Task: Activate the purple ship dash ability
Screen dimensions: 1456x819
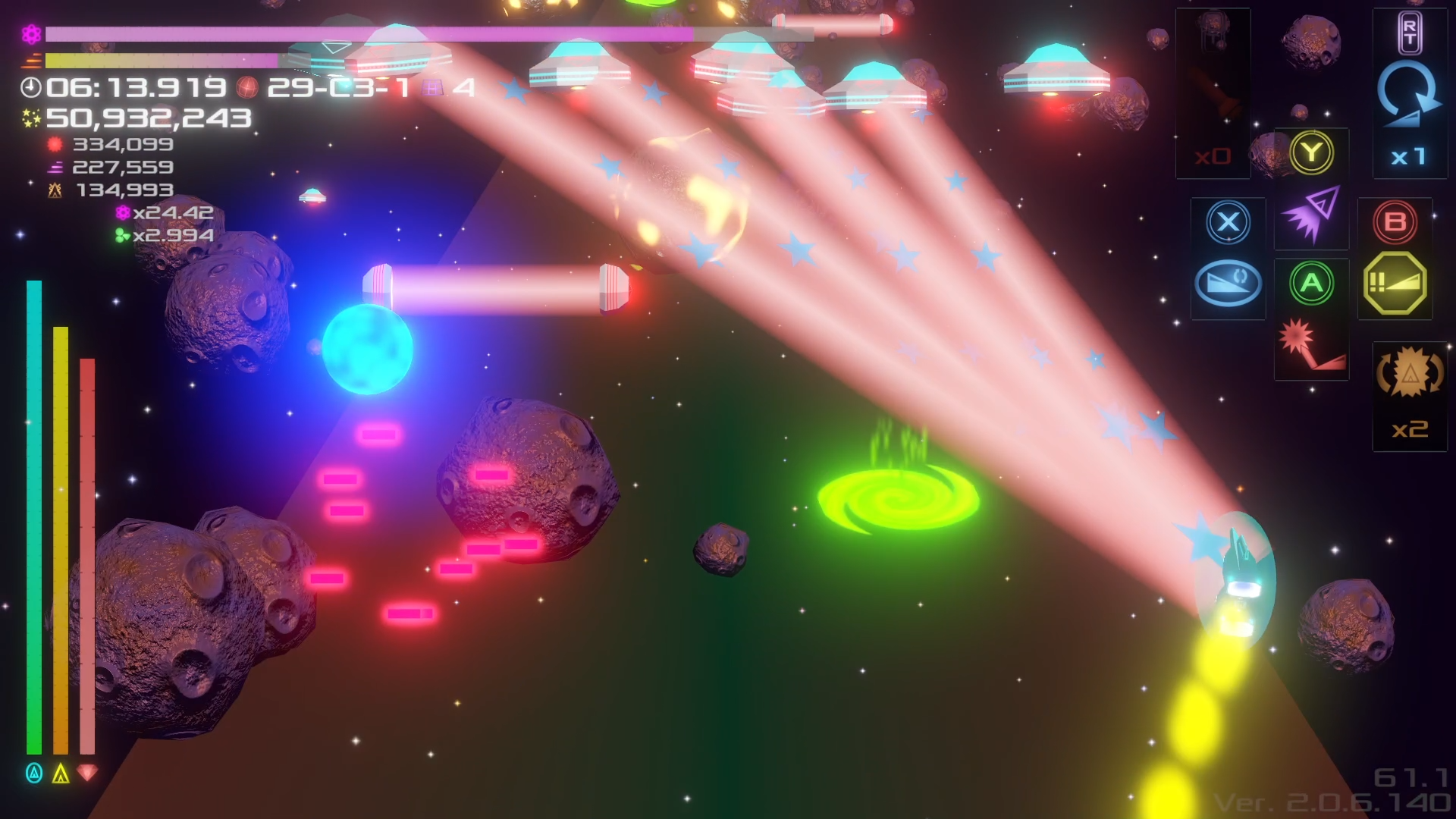Action: click(1311, 216)
